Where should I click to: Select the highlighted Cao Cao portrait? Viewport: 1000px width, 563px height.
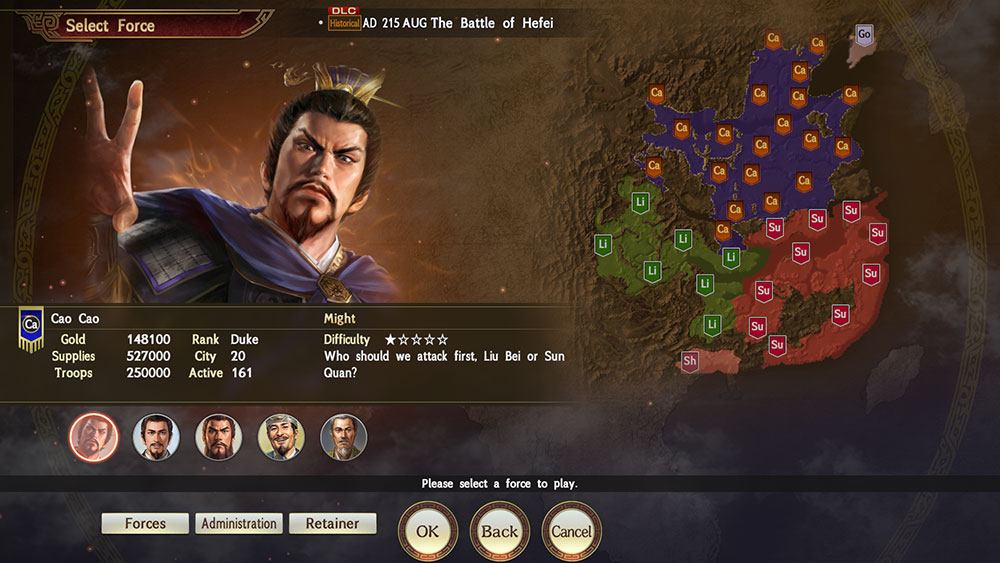click(94, 437)
